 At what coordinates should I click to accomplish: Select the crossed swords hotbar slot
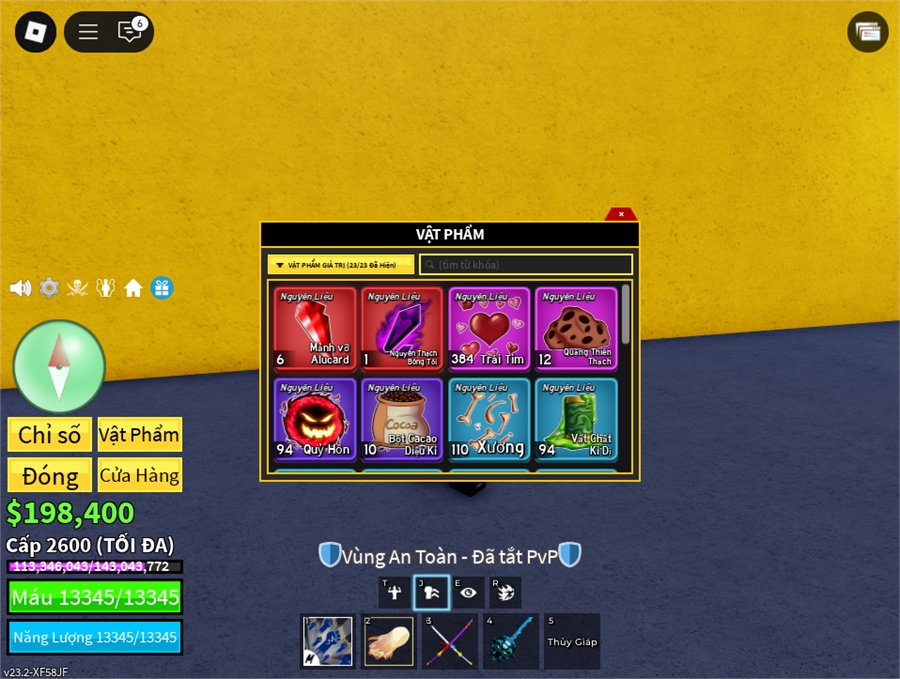pyautogui.click(x=447, y=641)
